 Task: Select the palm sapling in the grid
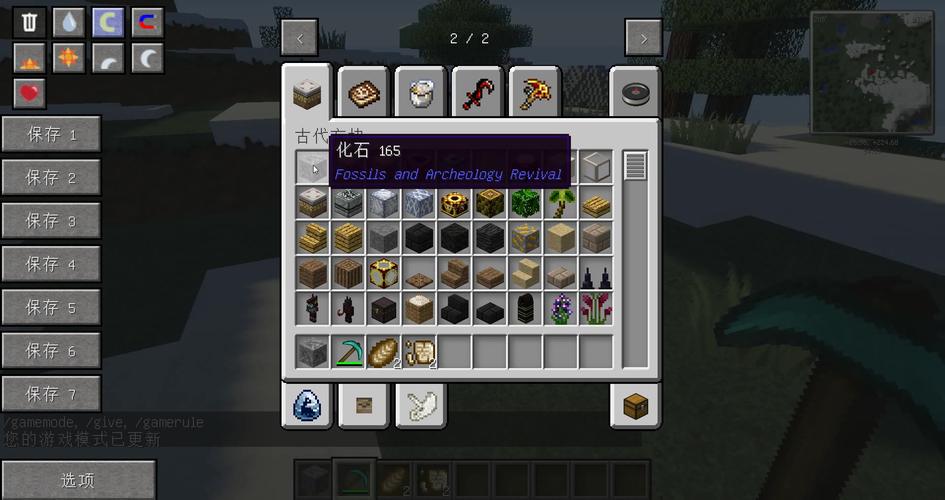(561, 203)
